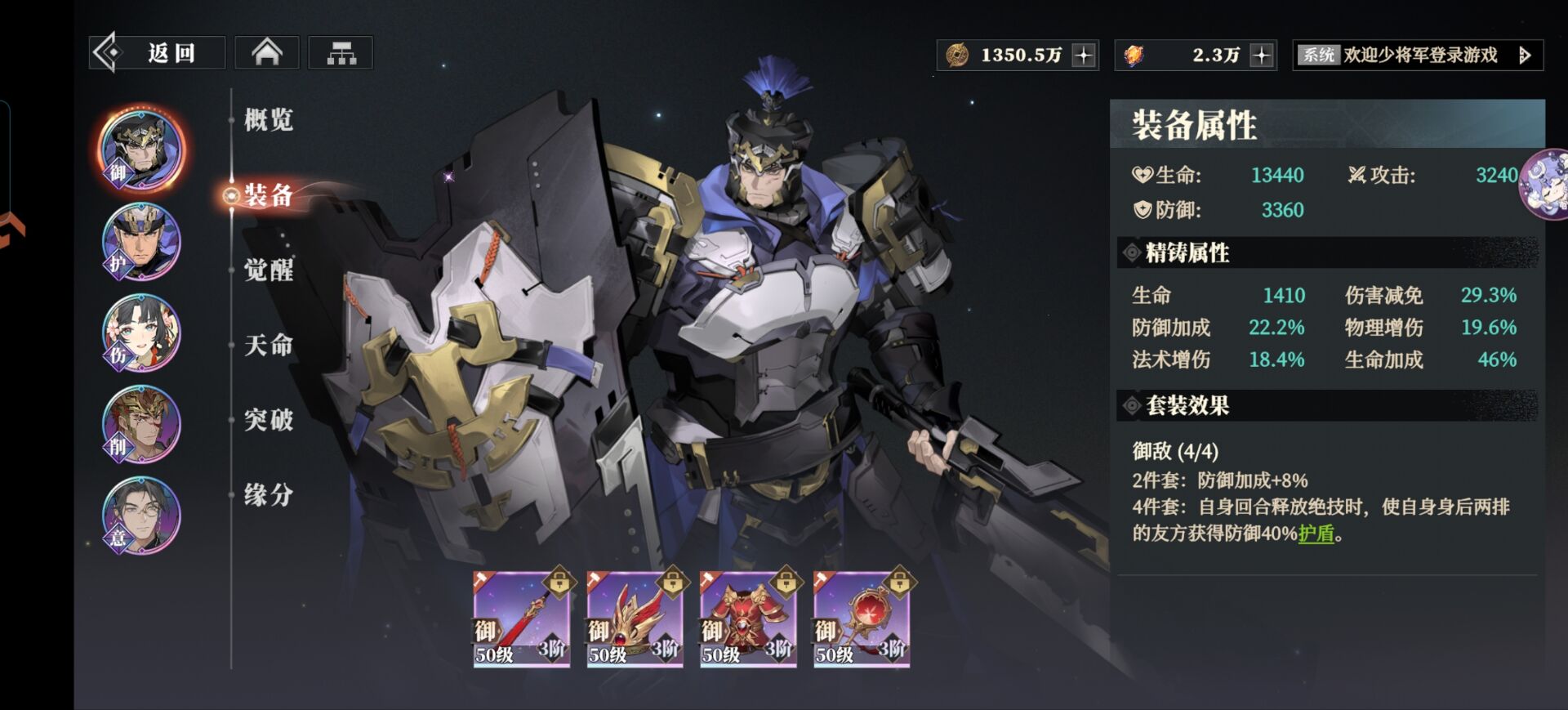Select the female 伤 hero portrait

141,333
